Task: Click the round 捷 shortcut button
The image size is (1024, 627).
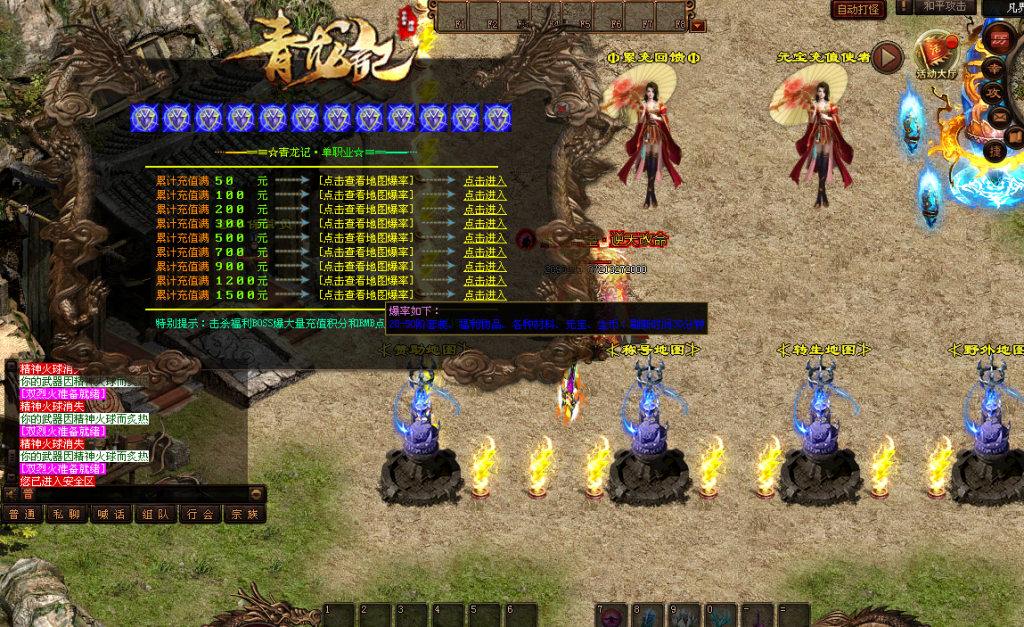Action: [995, 150]
